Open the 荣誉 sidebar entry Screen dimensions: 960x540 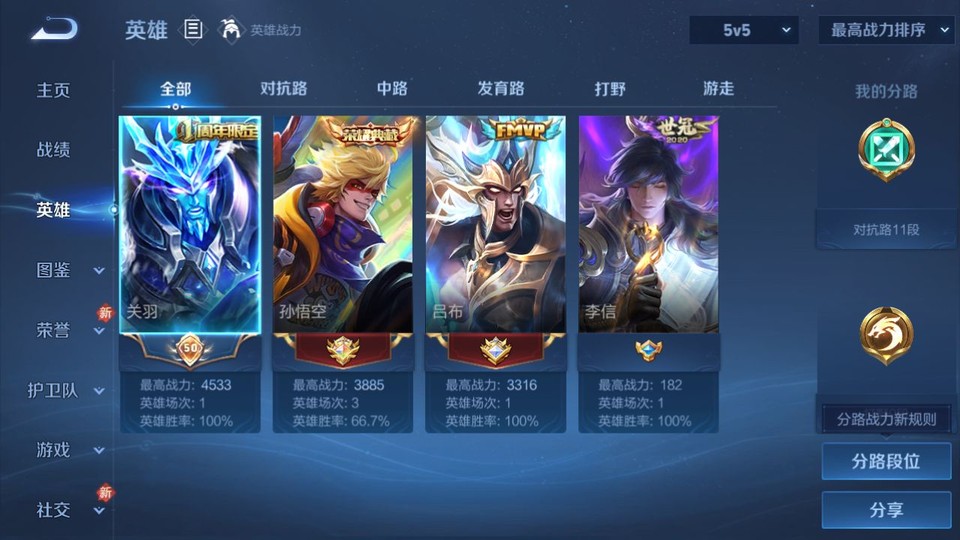pos(54,330)
